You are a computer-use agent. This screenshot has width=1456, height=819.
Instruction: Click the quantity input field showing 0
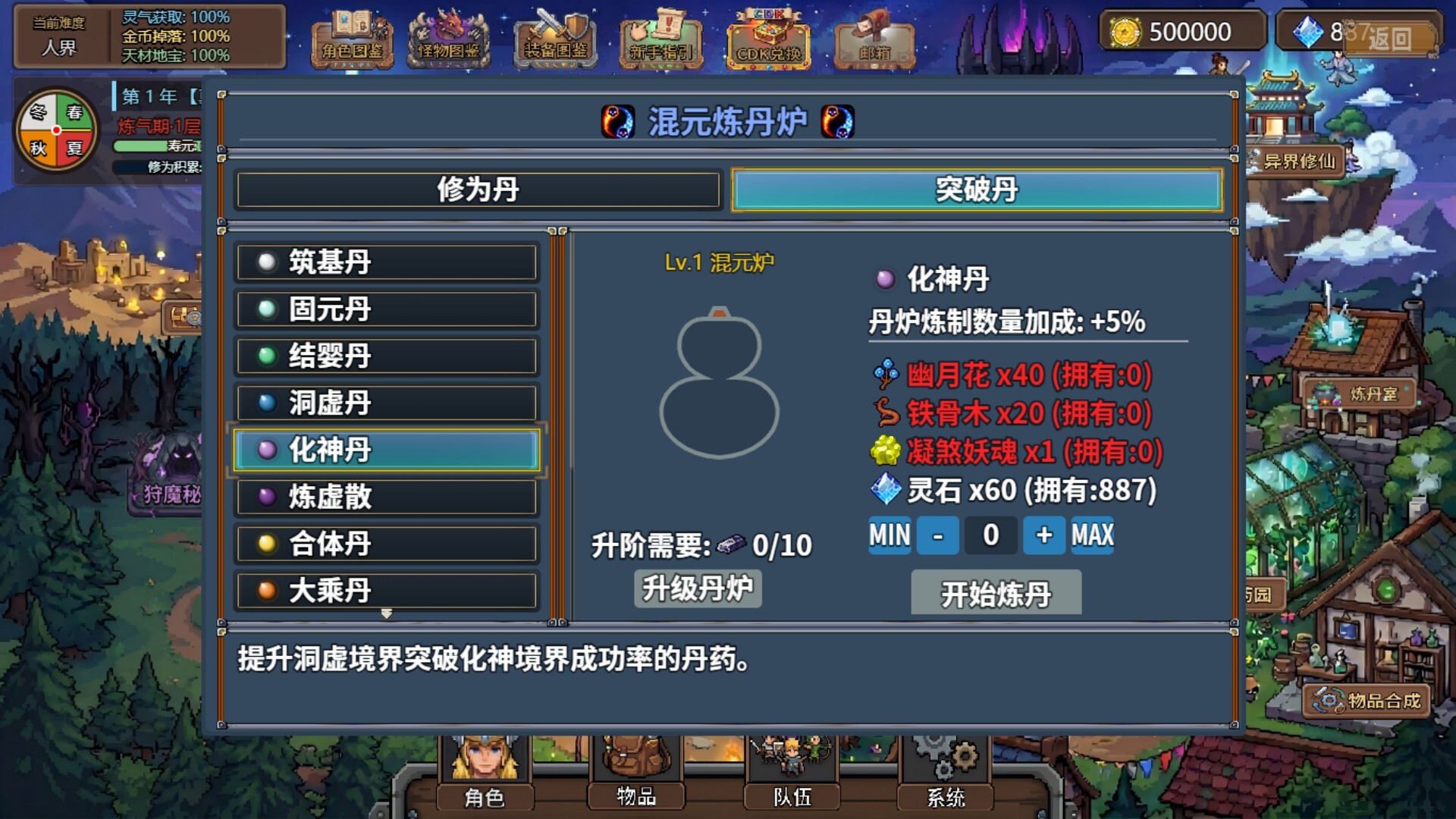click(x=990, y=535)
